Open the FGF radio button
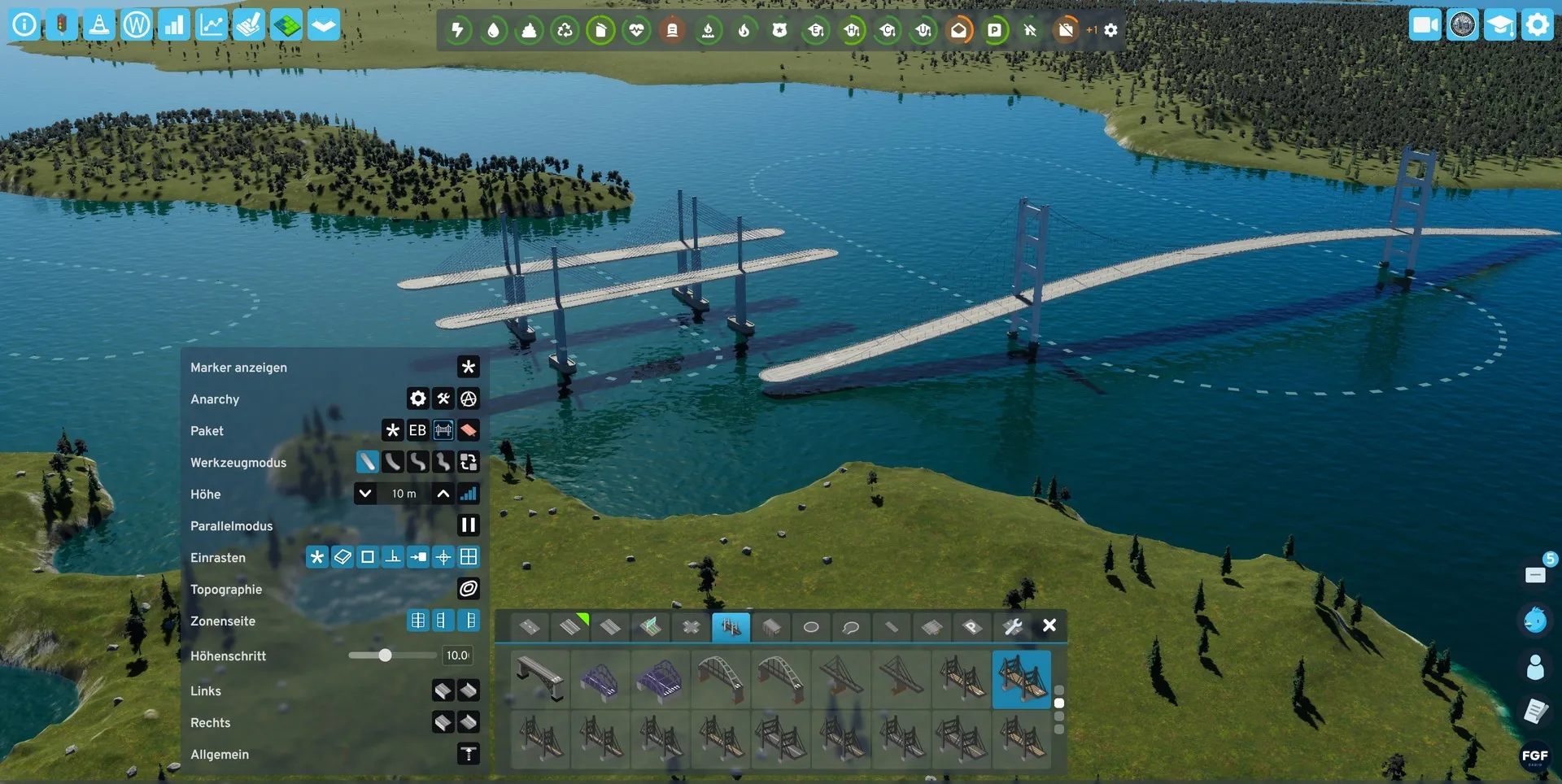Screen dimensions: 1562x784 [1534, 756]
